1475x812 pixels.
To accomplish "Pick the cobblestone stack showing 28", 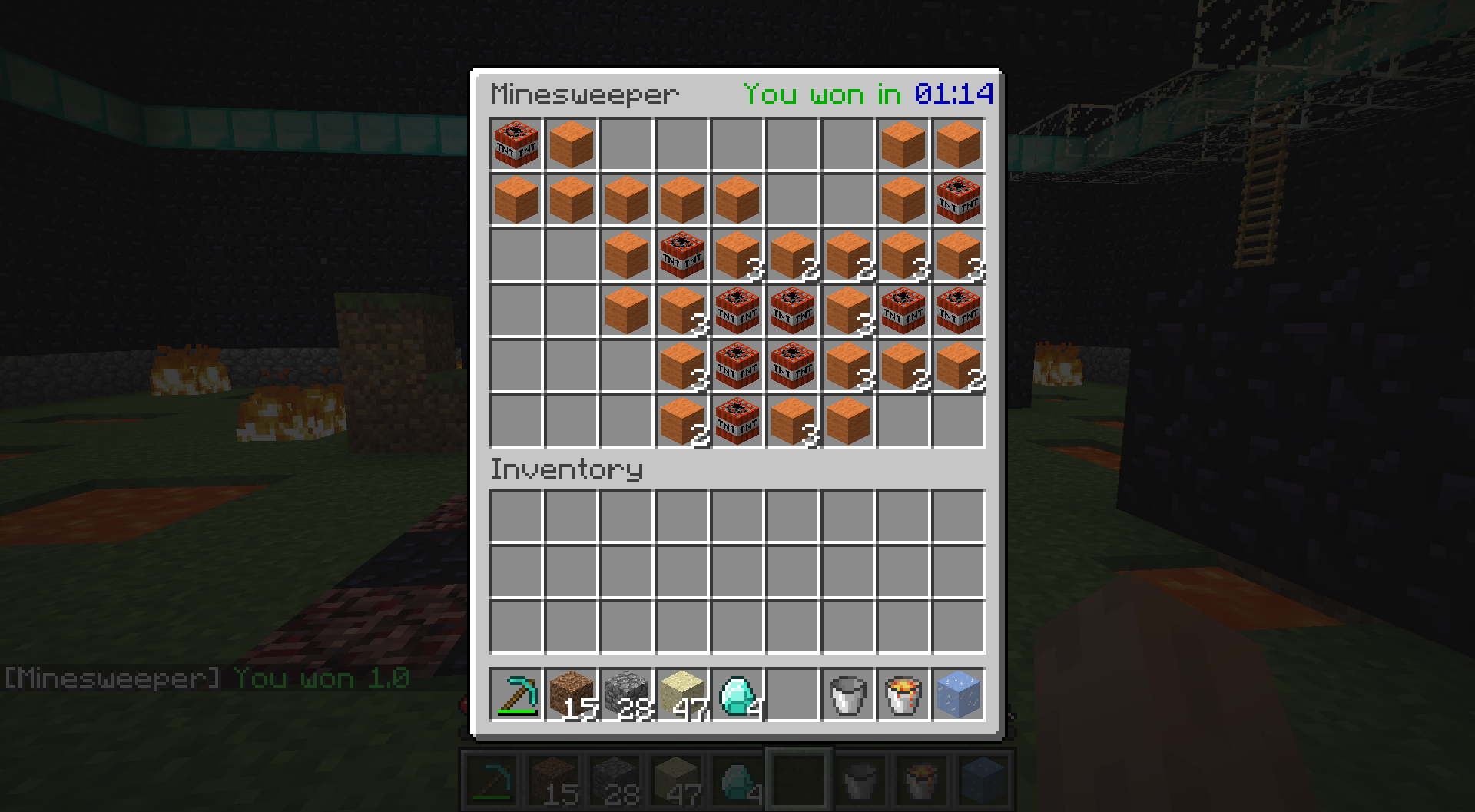I will (627, 695).
